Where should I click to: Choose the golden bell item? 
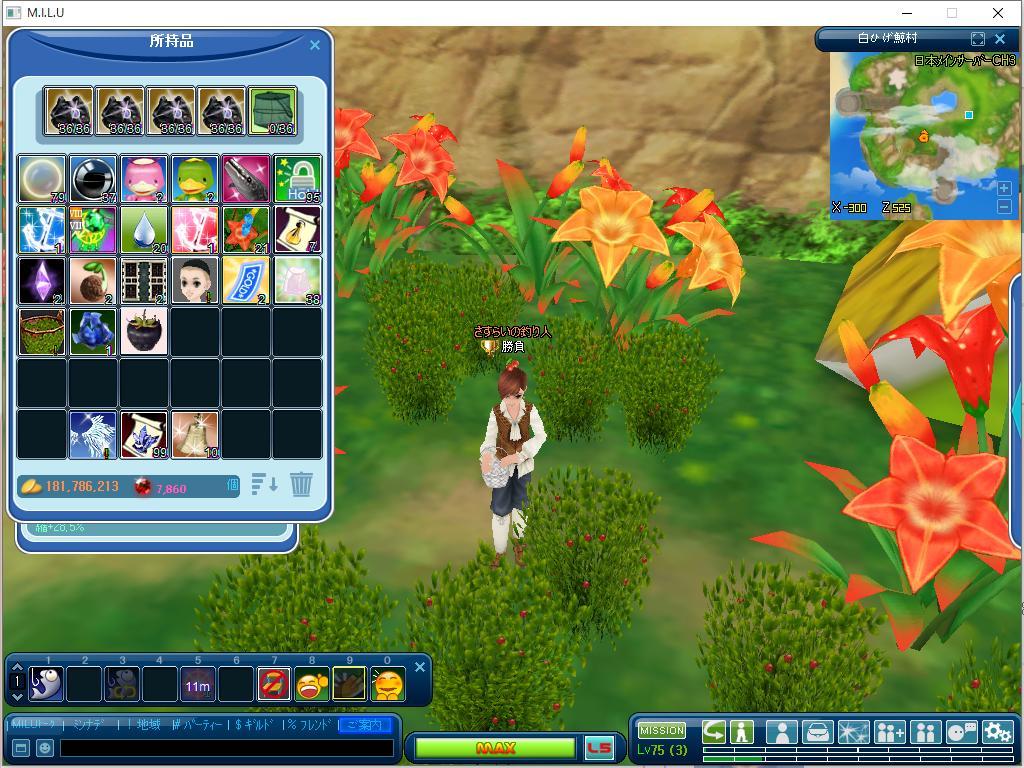tap(195, 434)
